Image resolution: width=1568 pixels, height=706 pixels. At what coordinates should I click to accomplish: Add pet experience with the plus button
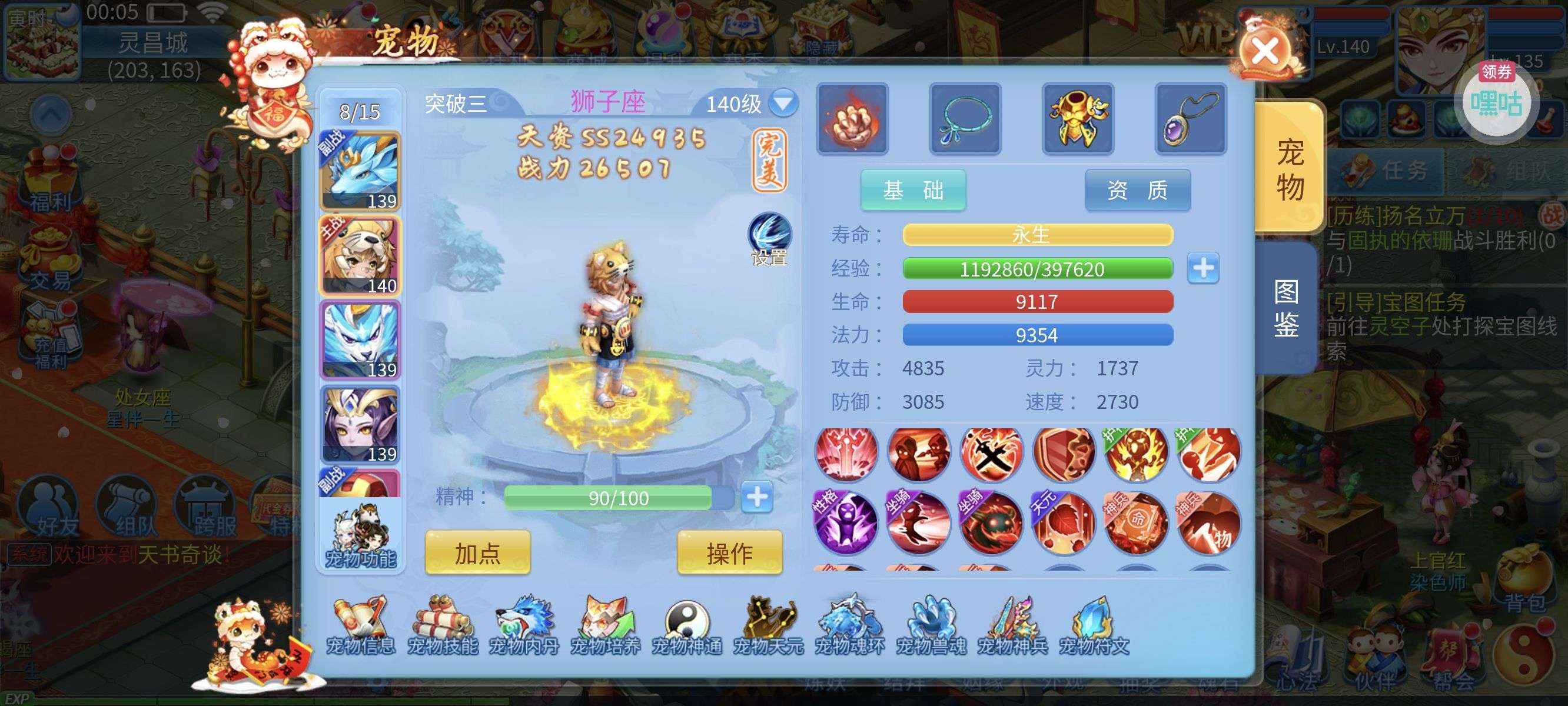(x=1203, y=268)
